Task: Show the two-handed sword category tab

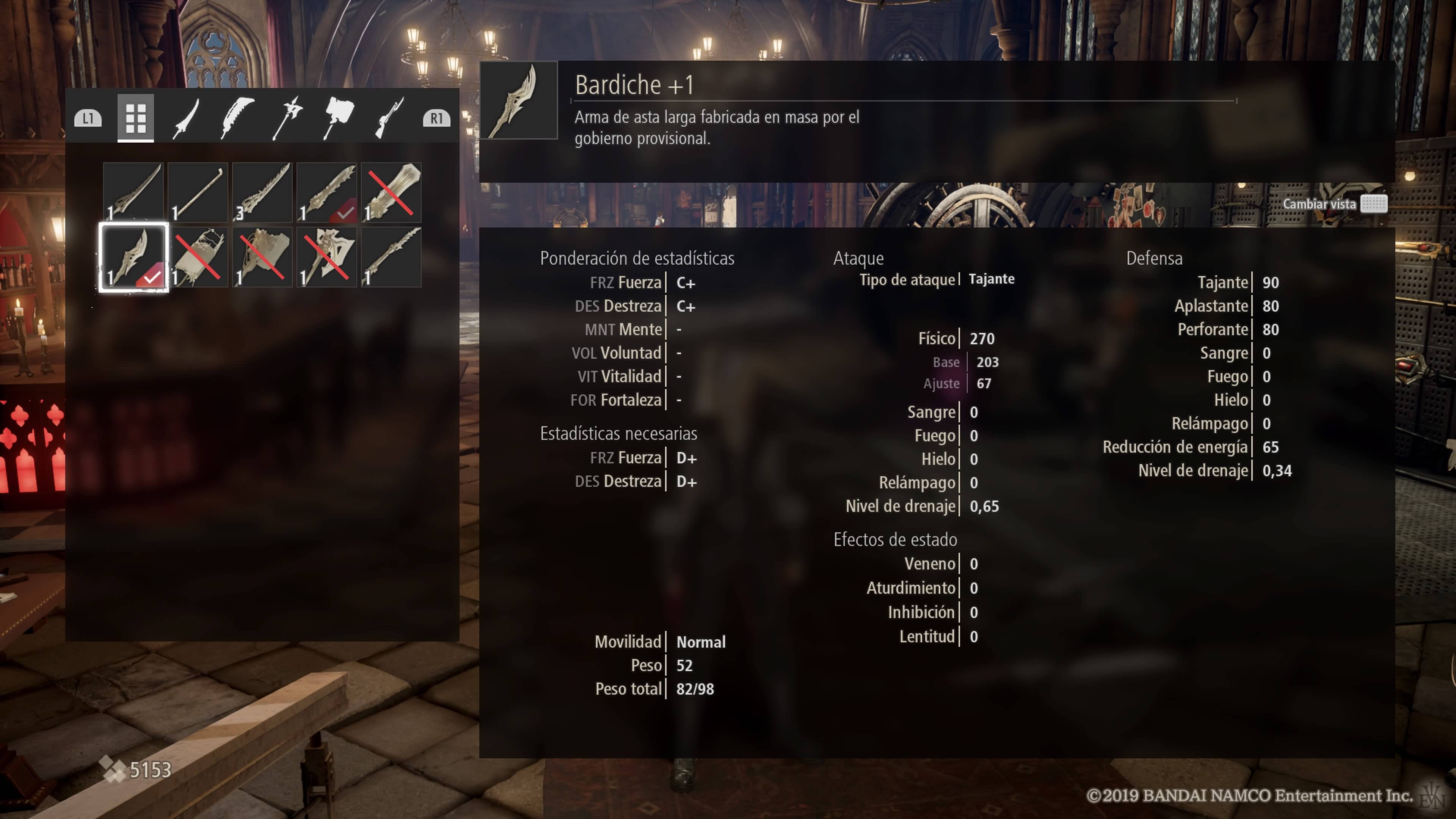Action: tap(237, 118)
